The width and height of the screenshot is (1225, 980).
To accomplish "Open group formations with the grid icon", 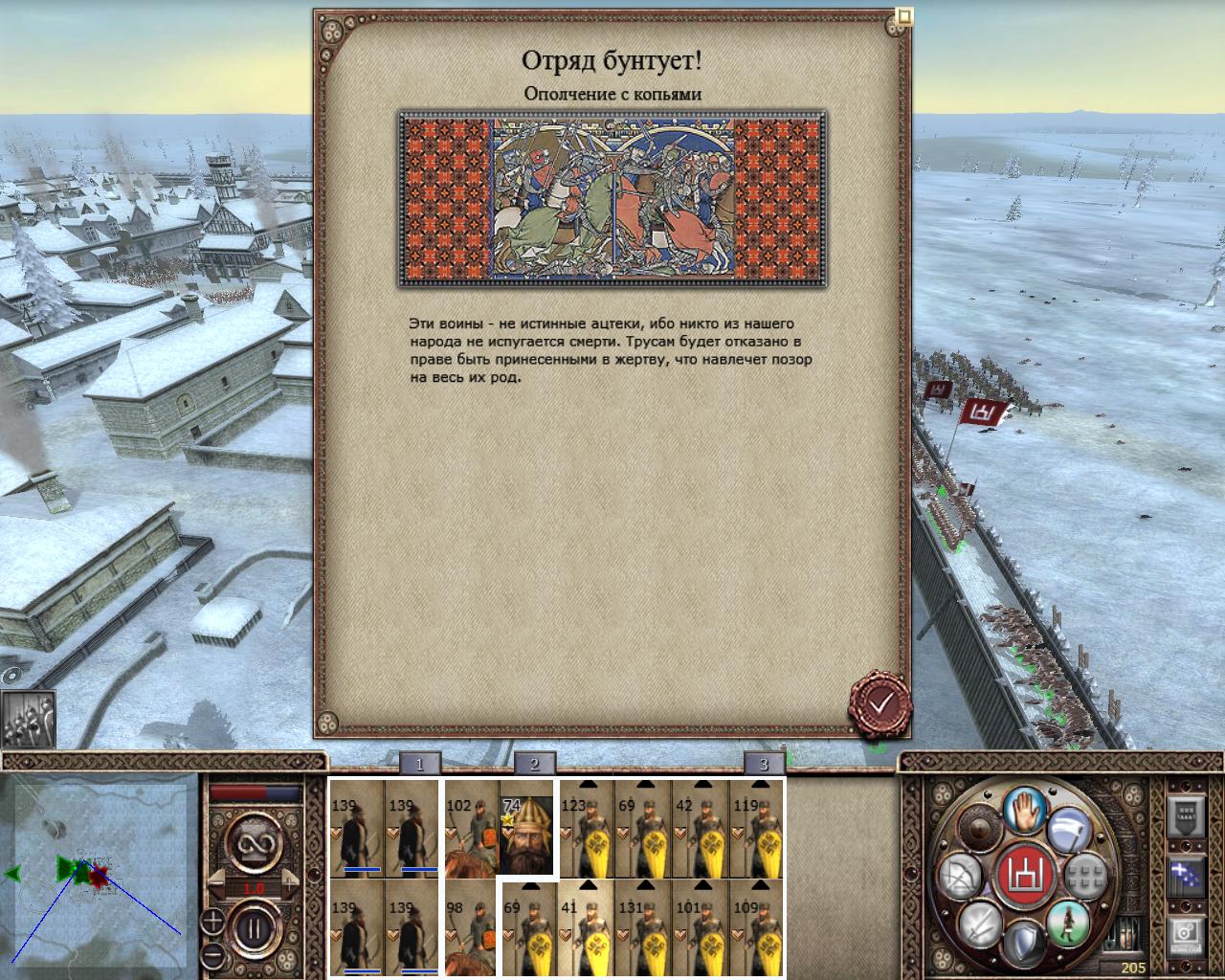I will 1084,875.
